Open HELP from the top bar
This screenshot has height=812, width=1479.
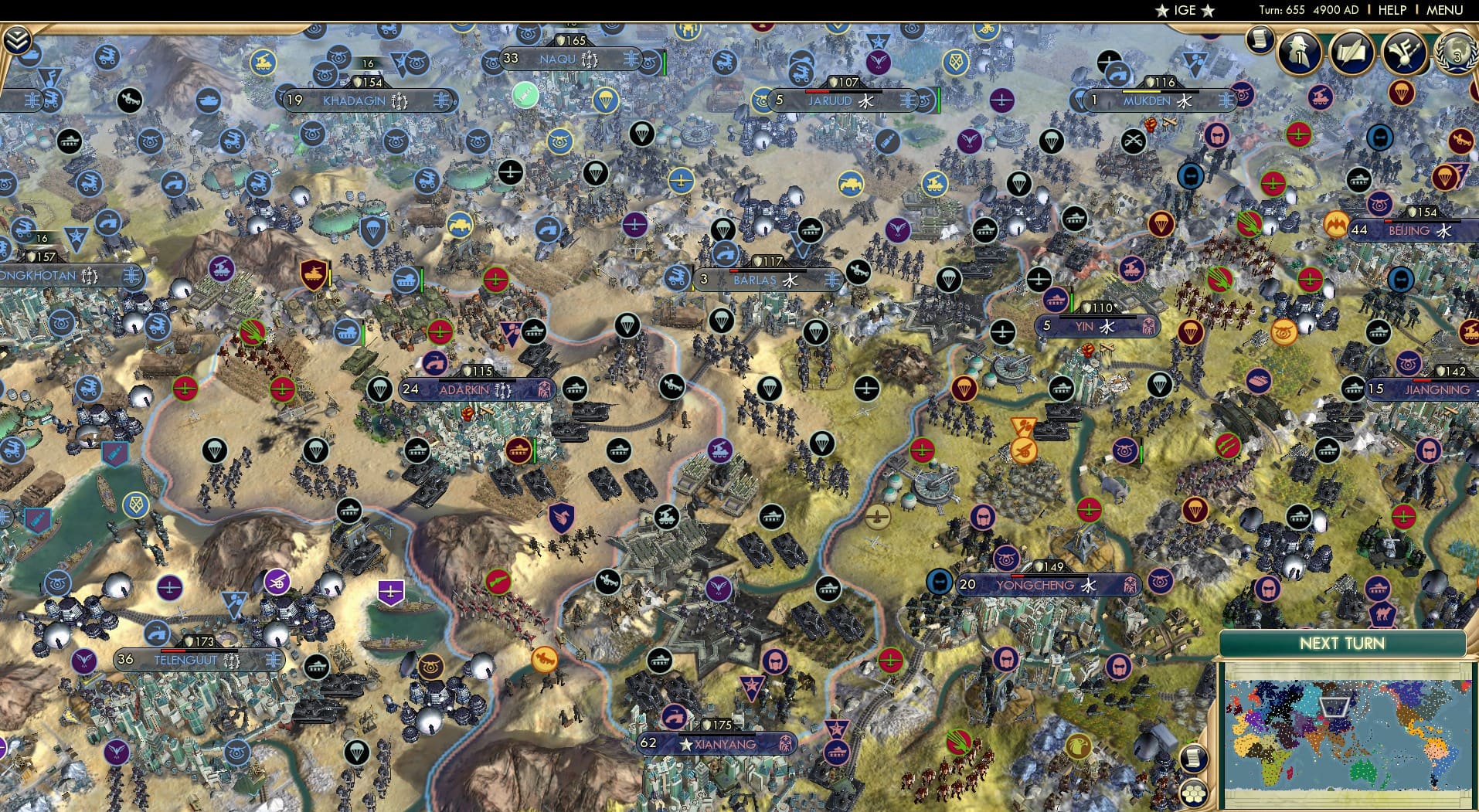1392,11
